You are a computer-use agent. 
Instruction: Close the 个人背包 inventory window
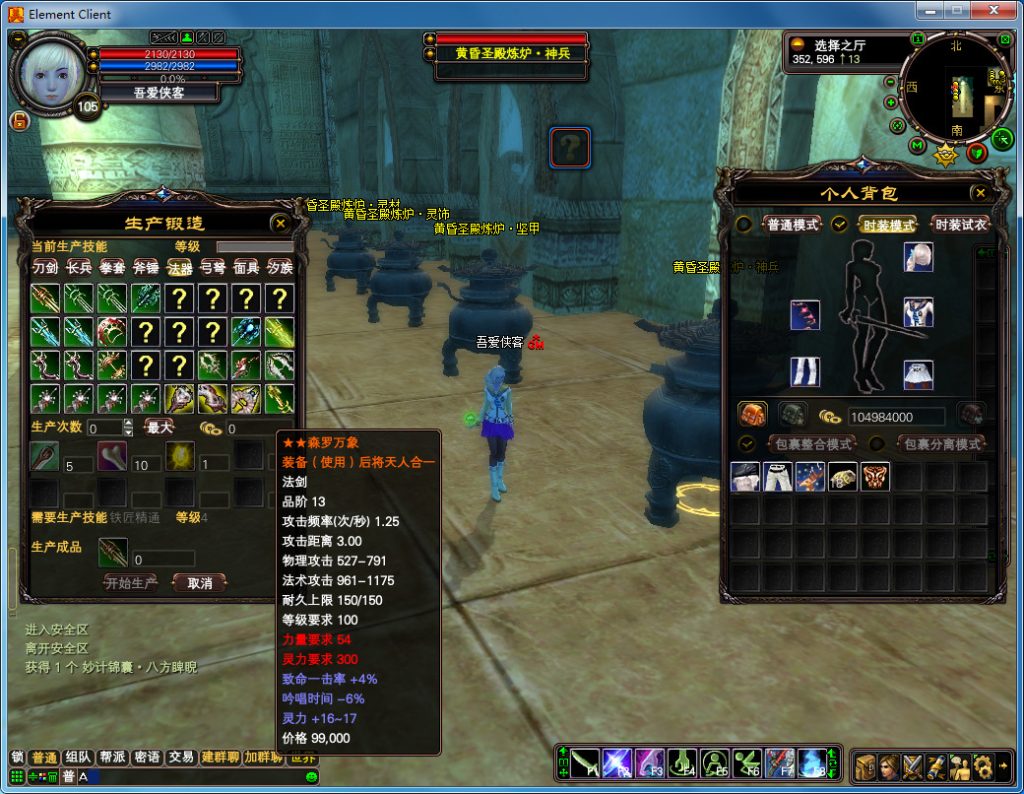[980, 193]
